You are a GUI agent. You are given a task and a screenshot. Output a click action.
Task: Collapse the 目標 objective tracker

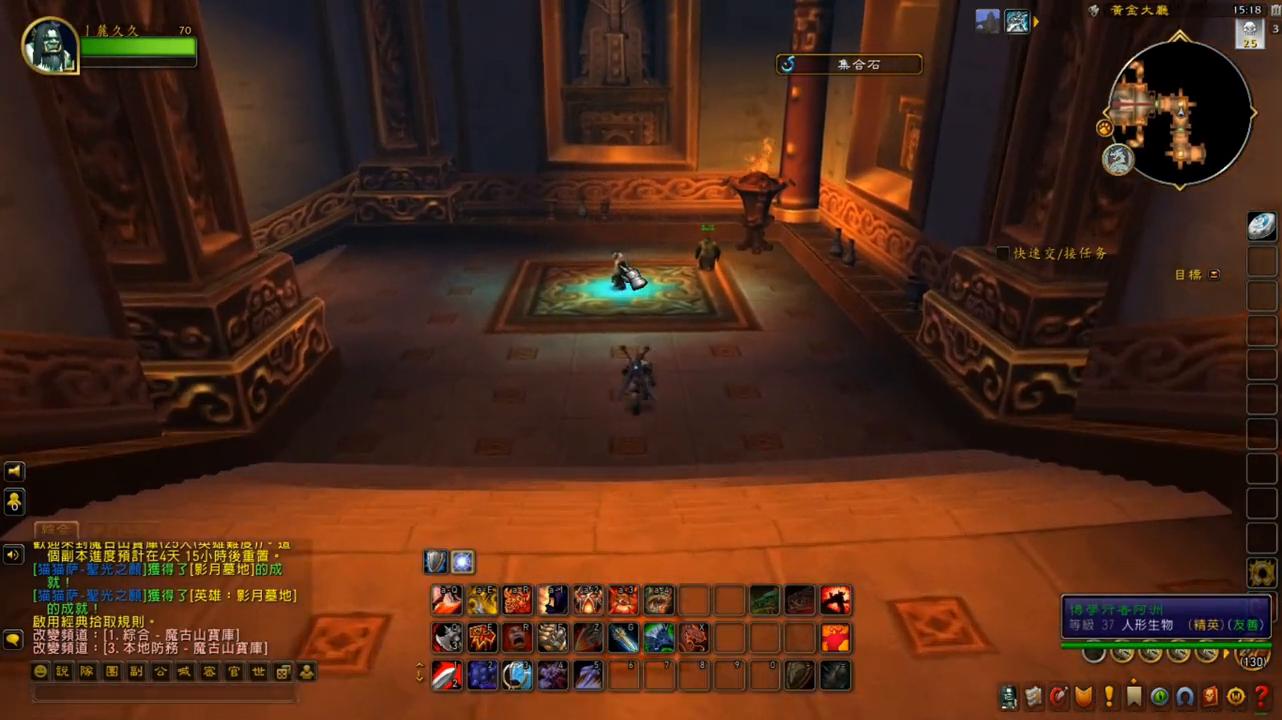click(1214, 274)
